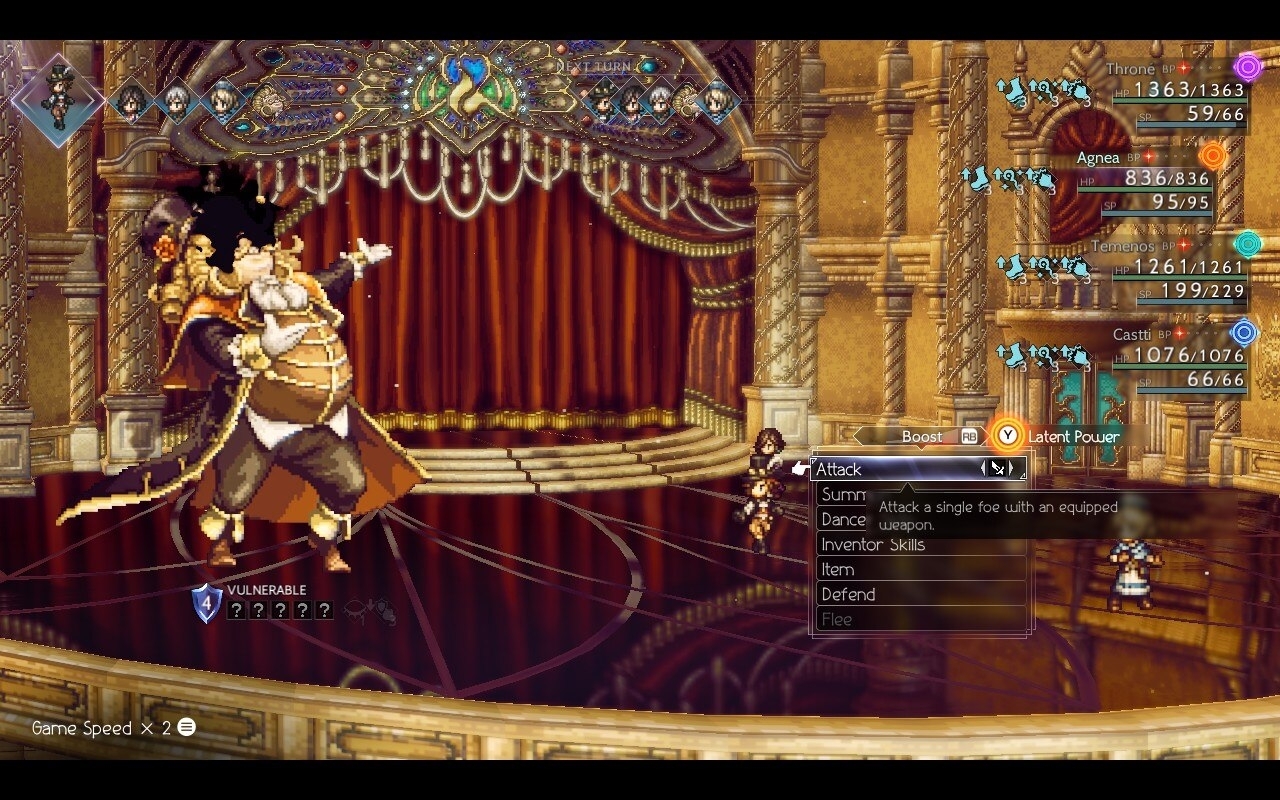Choose the greyed-out Flee option
Viewport: 1280px width, 800px height.
837,620
